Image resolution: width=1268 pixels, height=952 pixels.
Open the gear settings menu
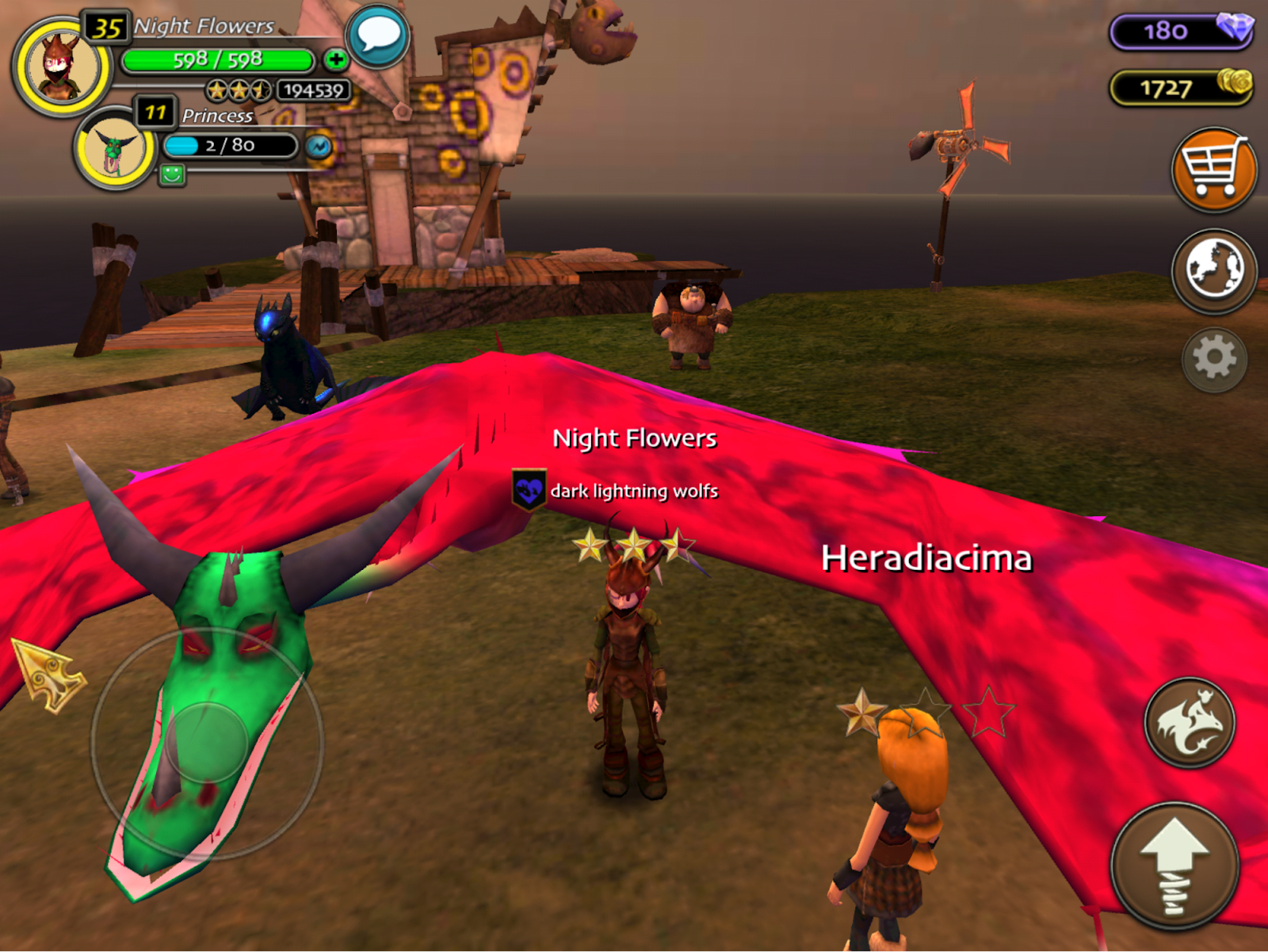click(1213, 359)
